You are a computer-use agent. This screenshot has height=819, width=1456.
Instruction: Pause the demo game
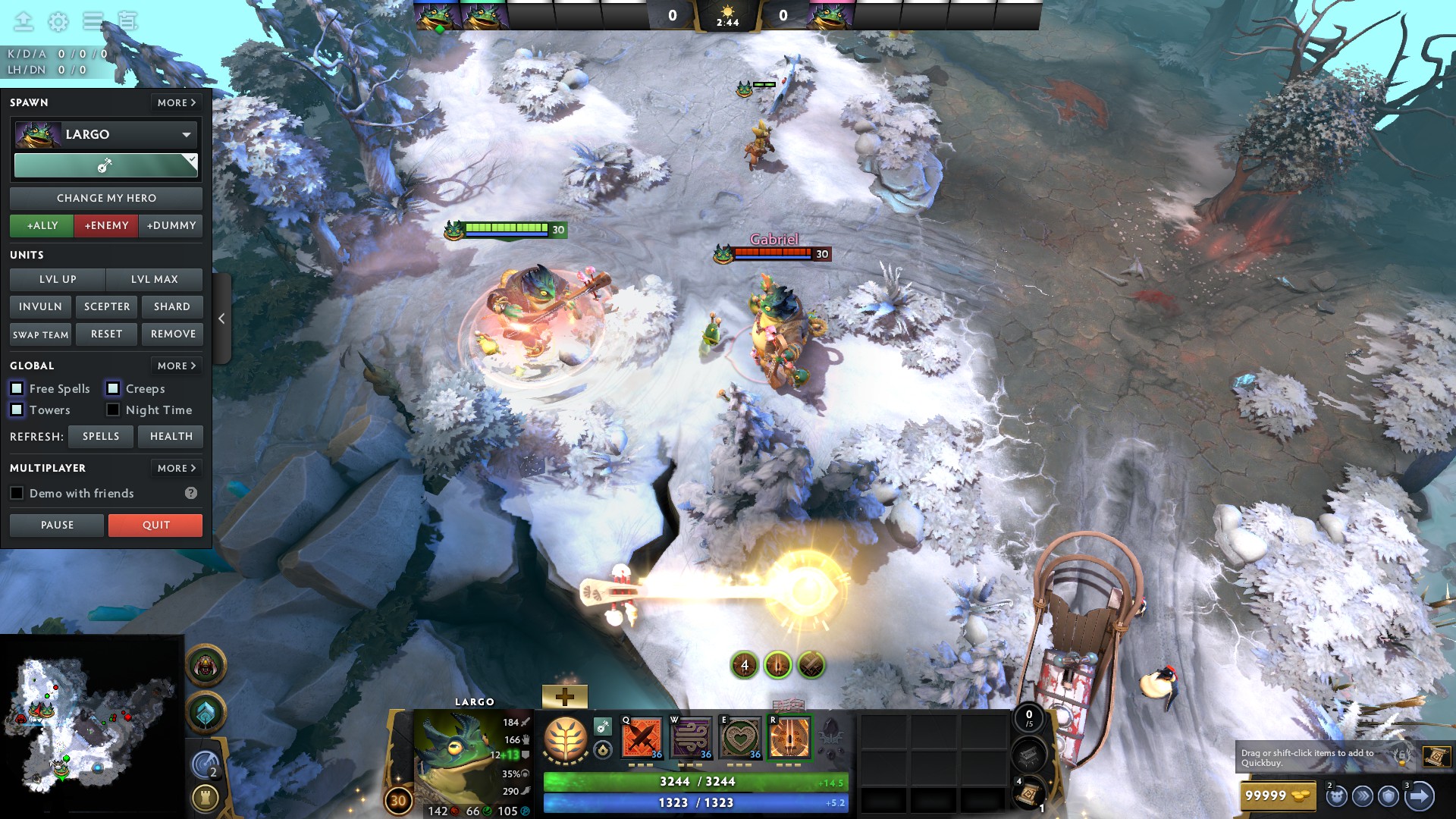pyautogui.click(x=57, y=525)
